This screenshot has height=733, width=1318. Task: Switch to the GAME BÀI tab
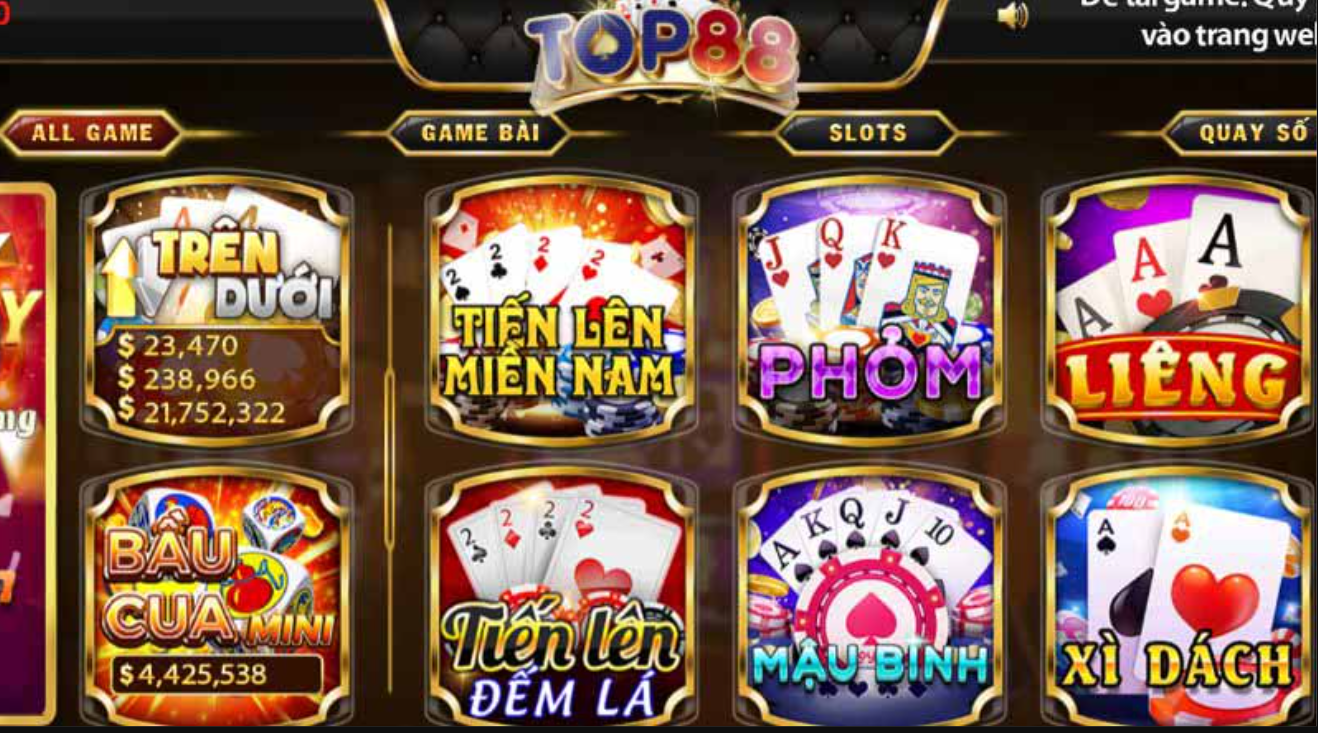click(483, 131)
